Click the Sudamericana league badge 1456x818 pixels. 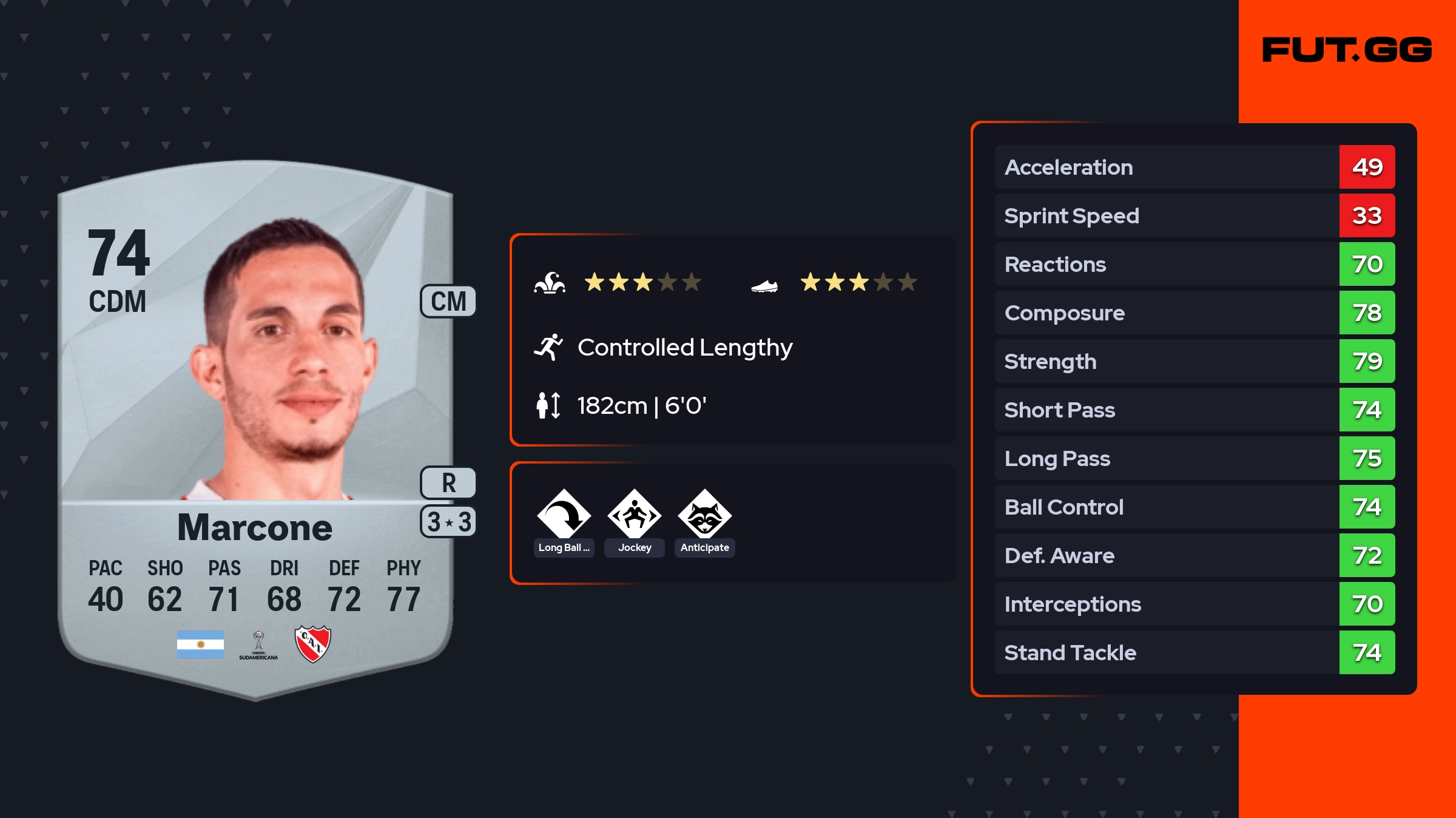tap(258, 645)
